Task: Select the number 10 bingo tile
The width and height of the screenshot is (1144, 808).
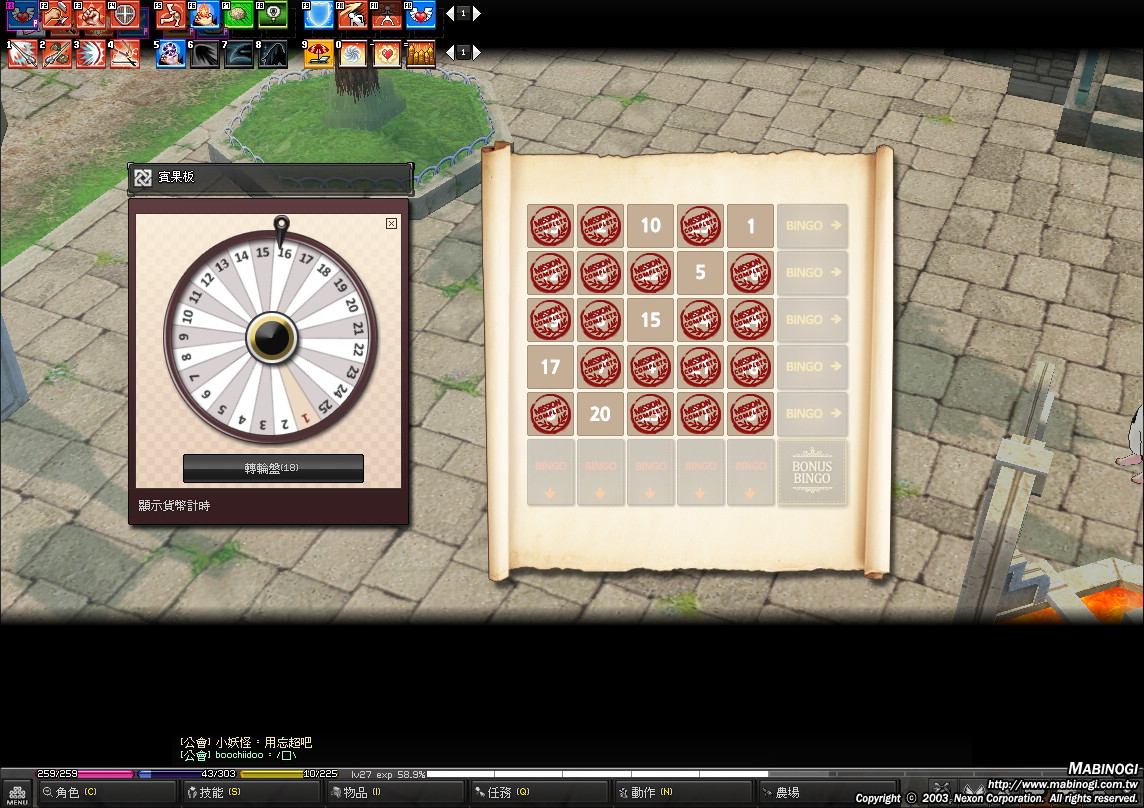Action: pyautogui.click(x=650, y=226)
